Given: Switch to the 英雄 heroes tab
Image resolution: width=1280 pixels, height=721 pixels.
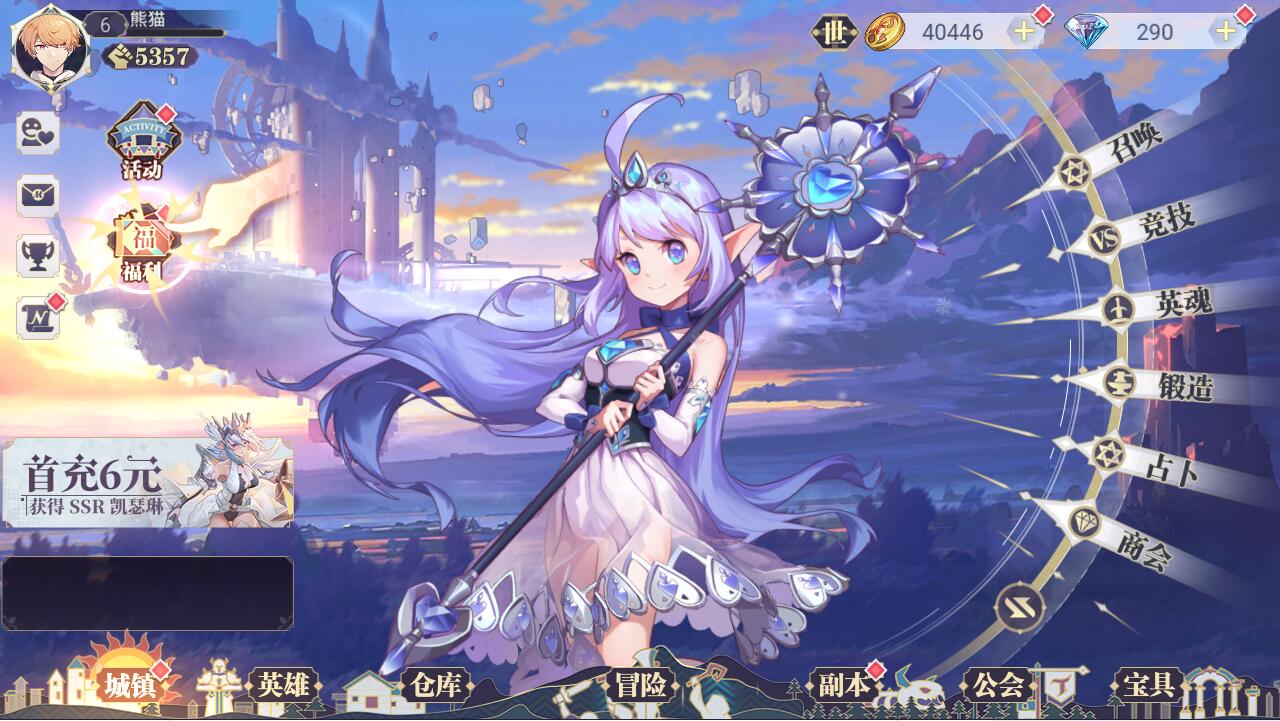Looking at the screenshot, I should point(283,685).
